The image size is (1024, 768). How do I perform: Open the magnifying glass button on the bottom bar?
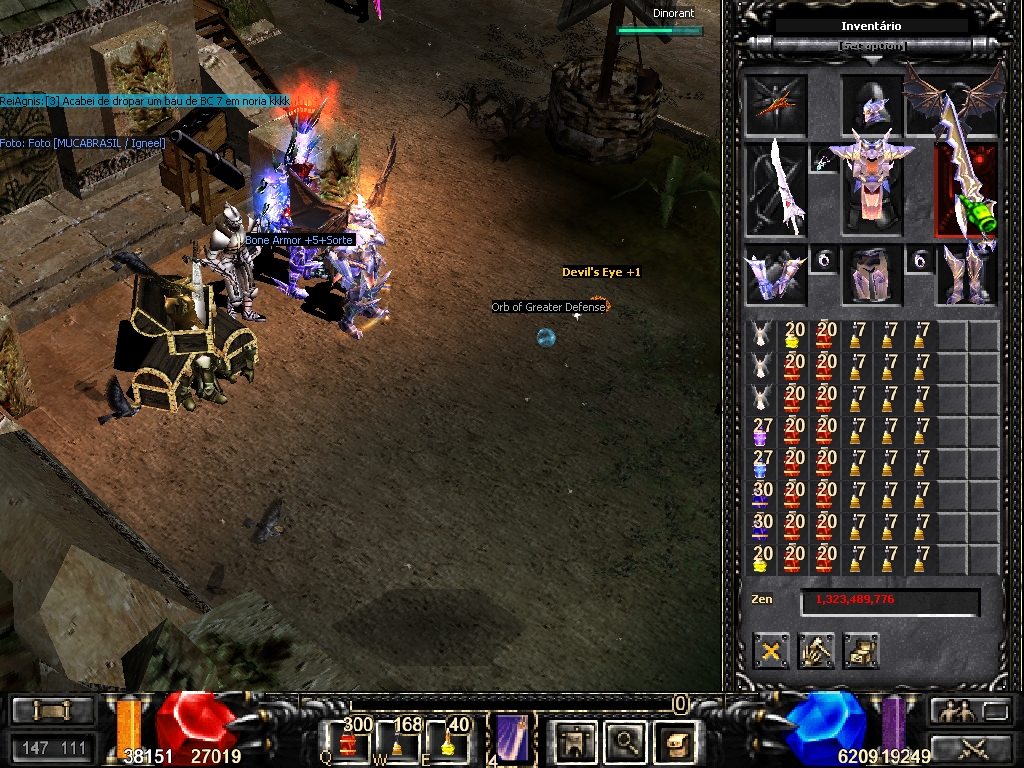(626, 741)
